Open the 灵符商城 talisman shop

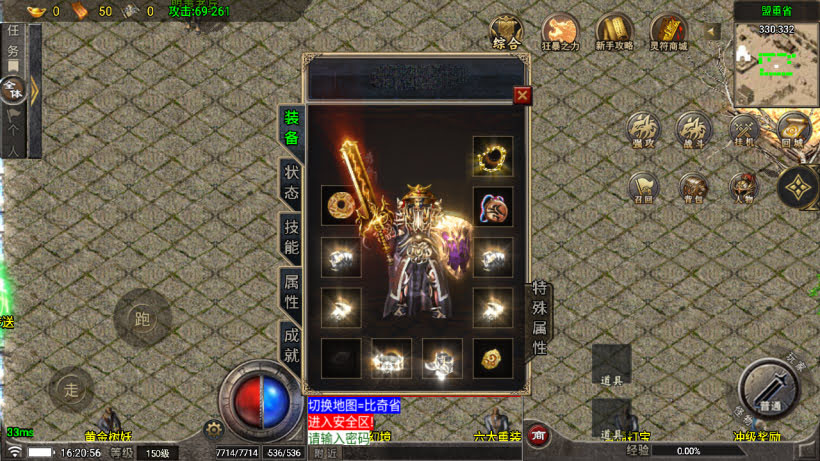pos(668,33)
